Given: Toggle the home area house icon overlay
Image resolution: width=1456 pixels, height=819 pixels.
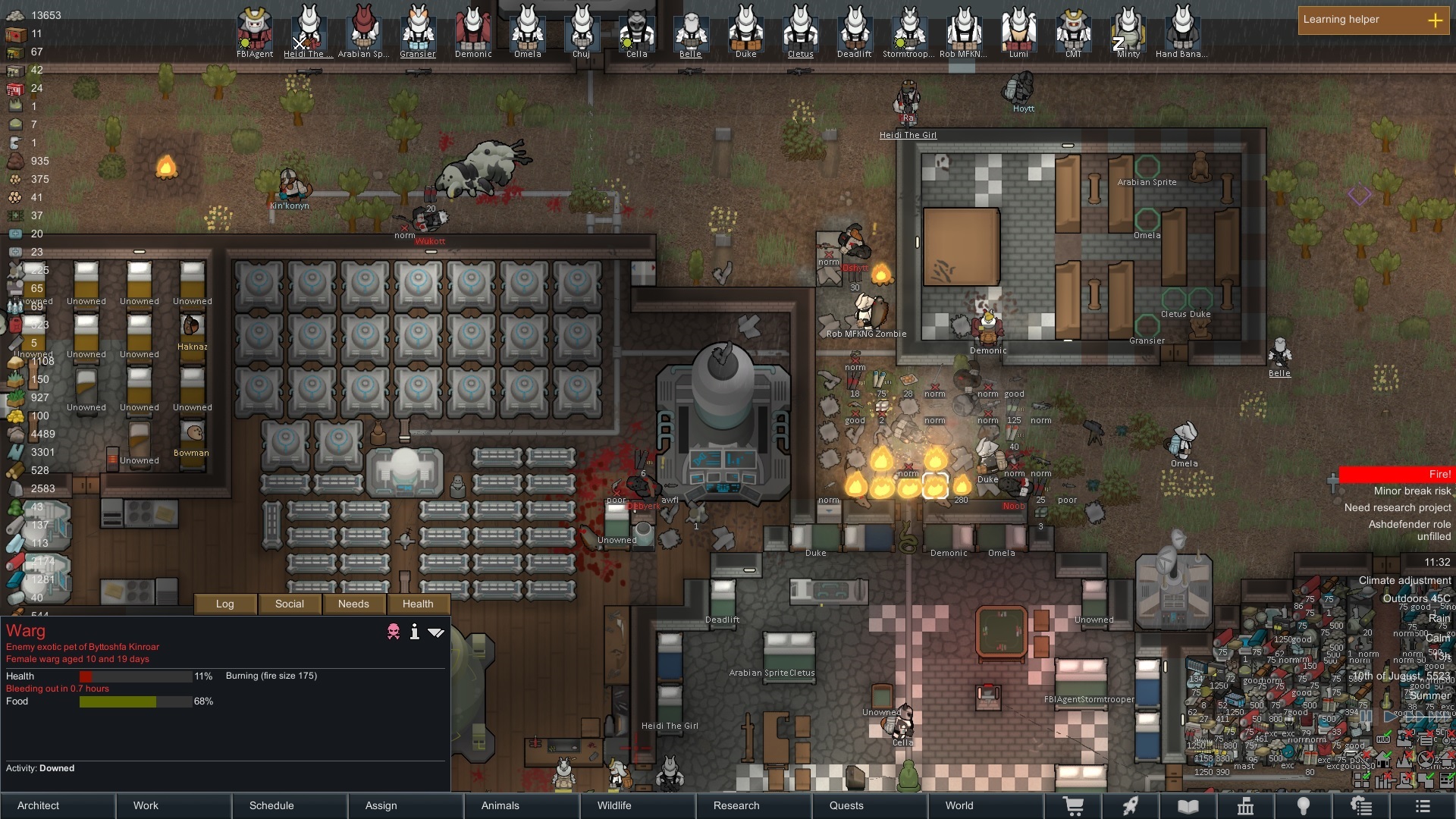Looking at the screenshot, I should (1383, 759).
